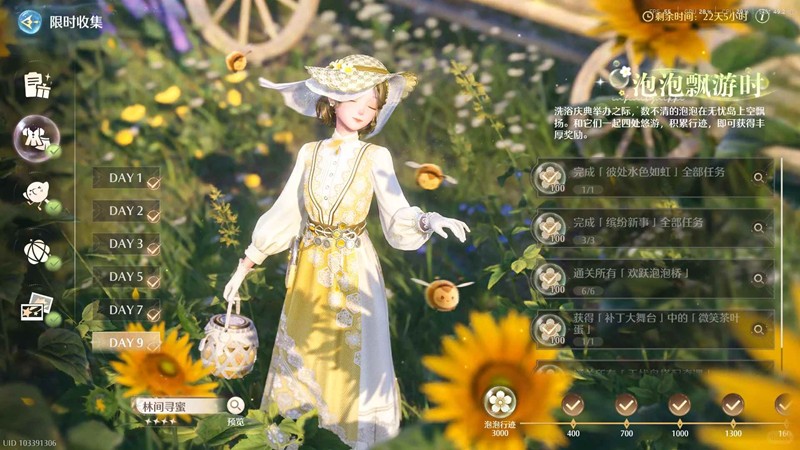Inspect the 彼处水色如虹 task magnifier
The width and height of the screenshot is (800, 450).
pos(759,177)
